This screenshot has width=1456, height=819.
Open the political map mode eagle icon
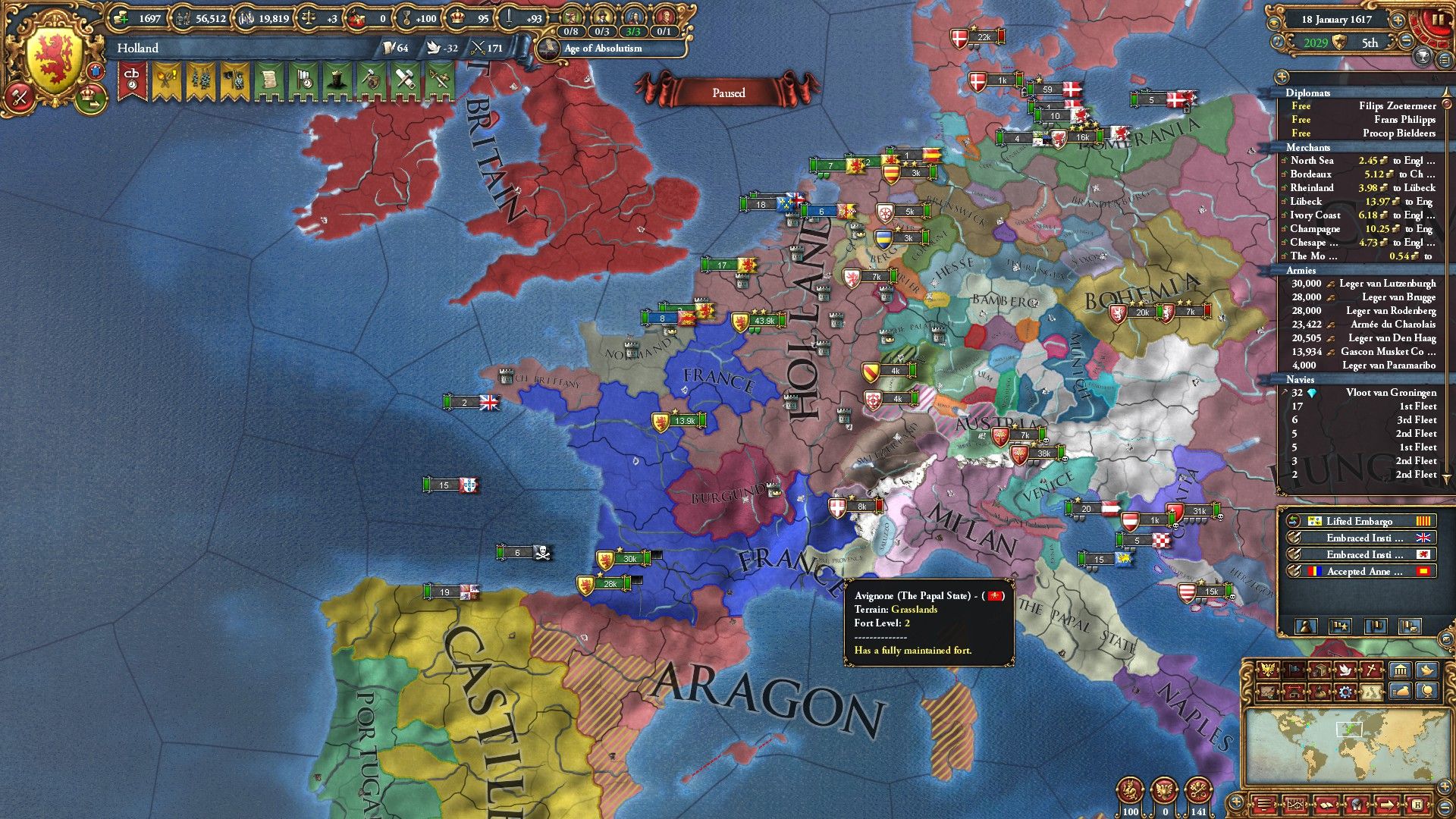tap(1267, 671)
